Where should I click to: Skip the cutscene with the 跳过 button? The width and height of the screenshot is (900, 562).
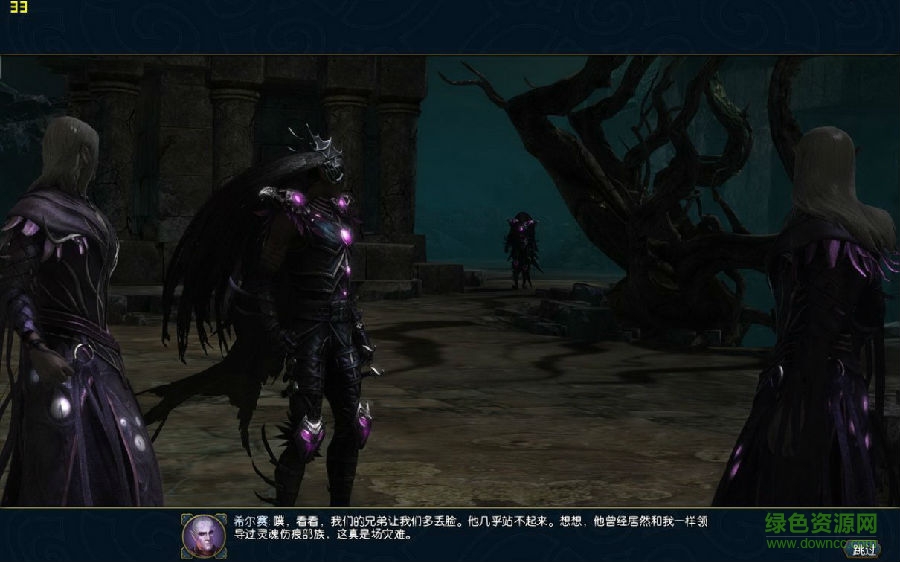(862, 549)
